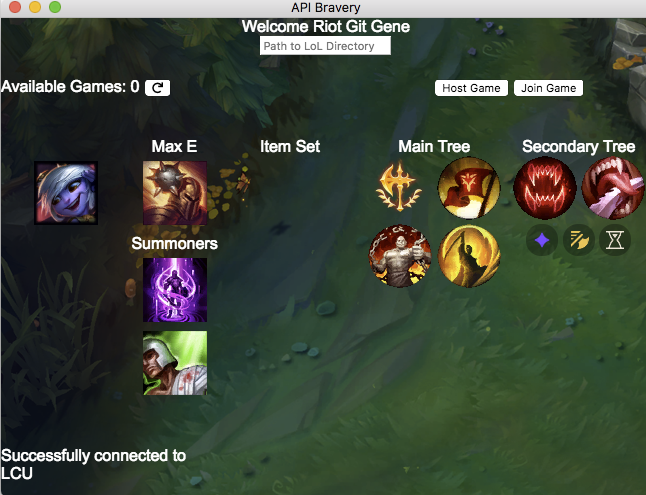Choose the wounded soldier summoner spell icon

174,363
